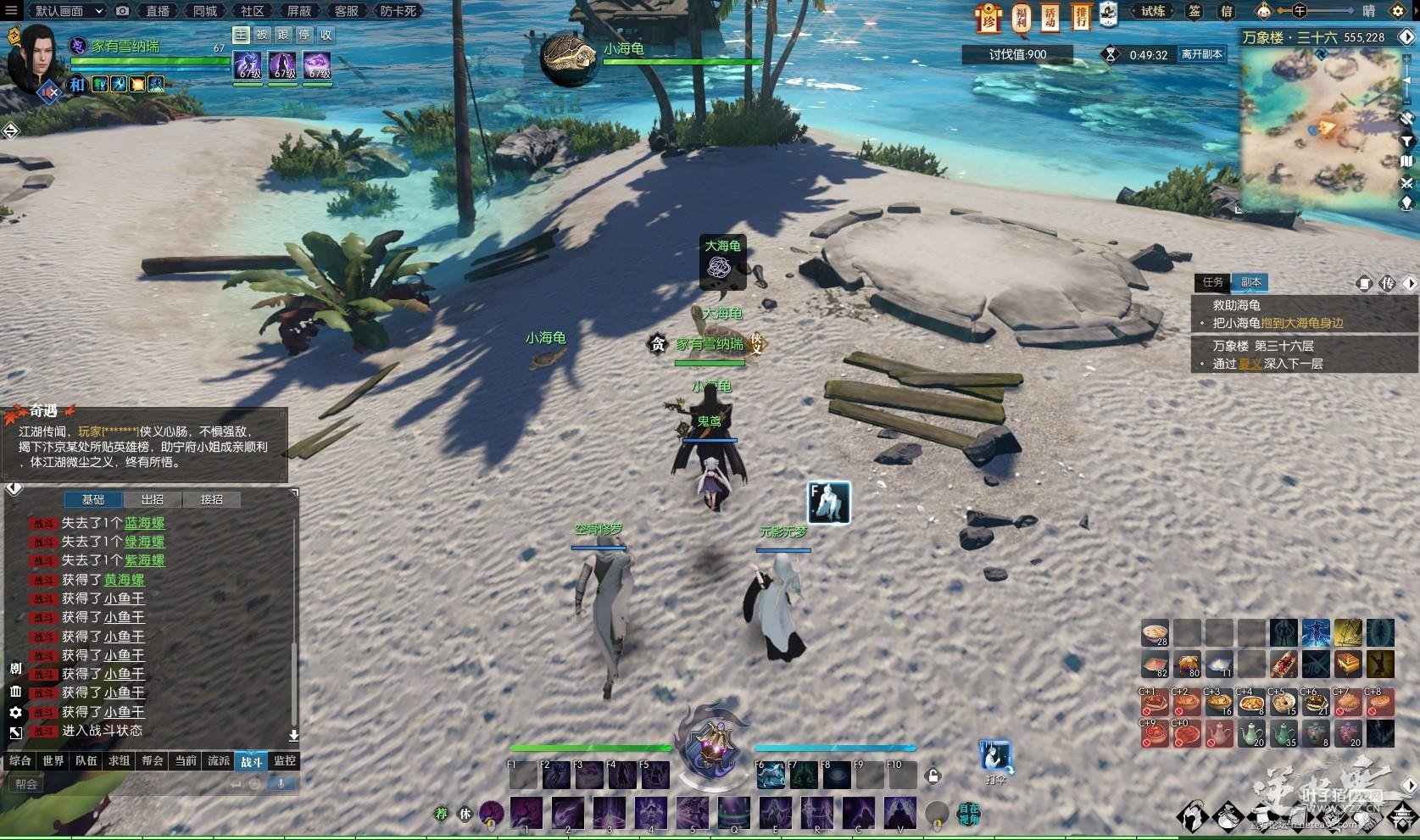Toggle the hotbar lock icon

coord(933,776)
